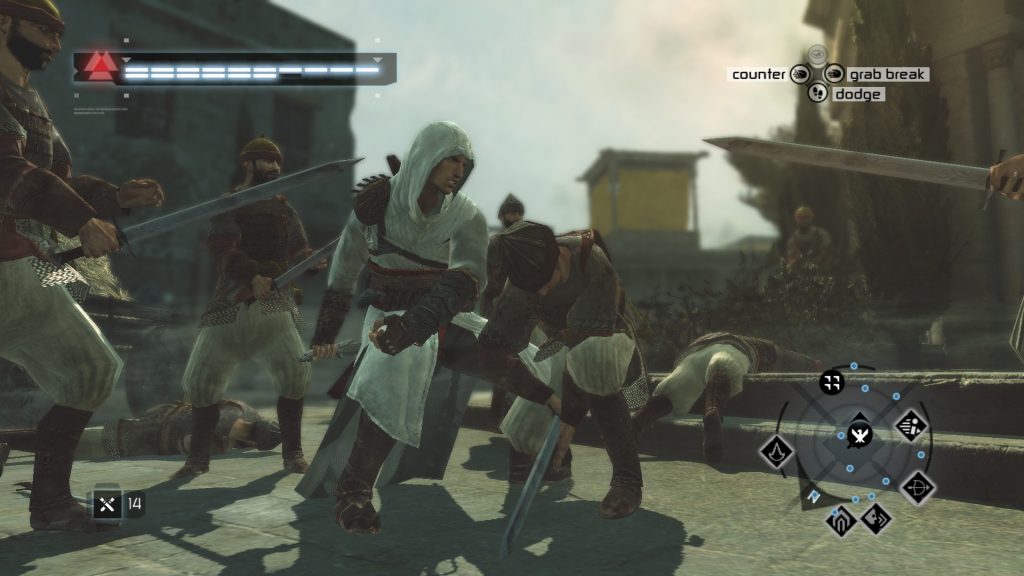
Task: Select the grab break fist icon
Action: 834,74
